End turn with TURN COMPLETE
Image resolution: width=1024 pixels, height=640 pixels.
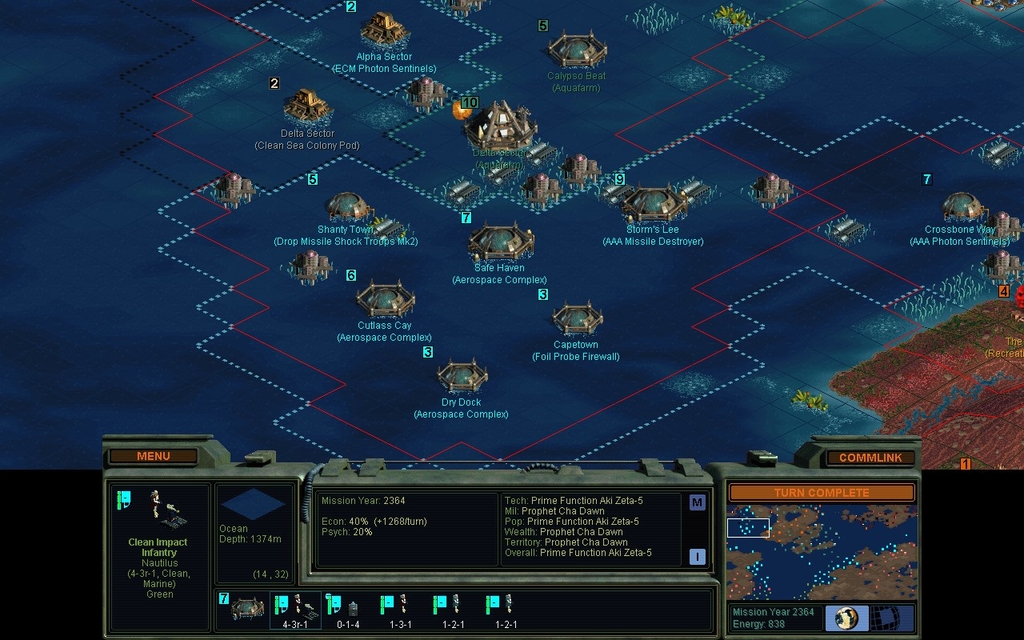coord(821,493)
